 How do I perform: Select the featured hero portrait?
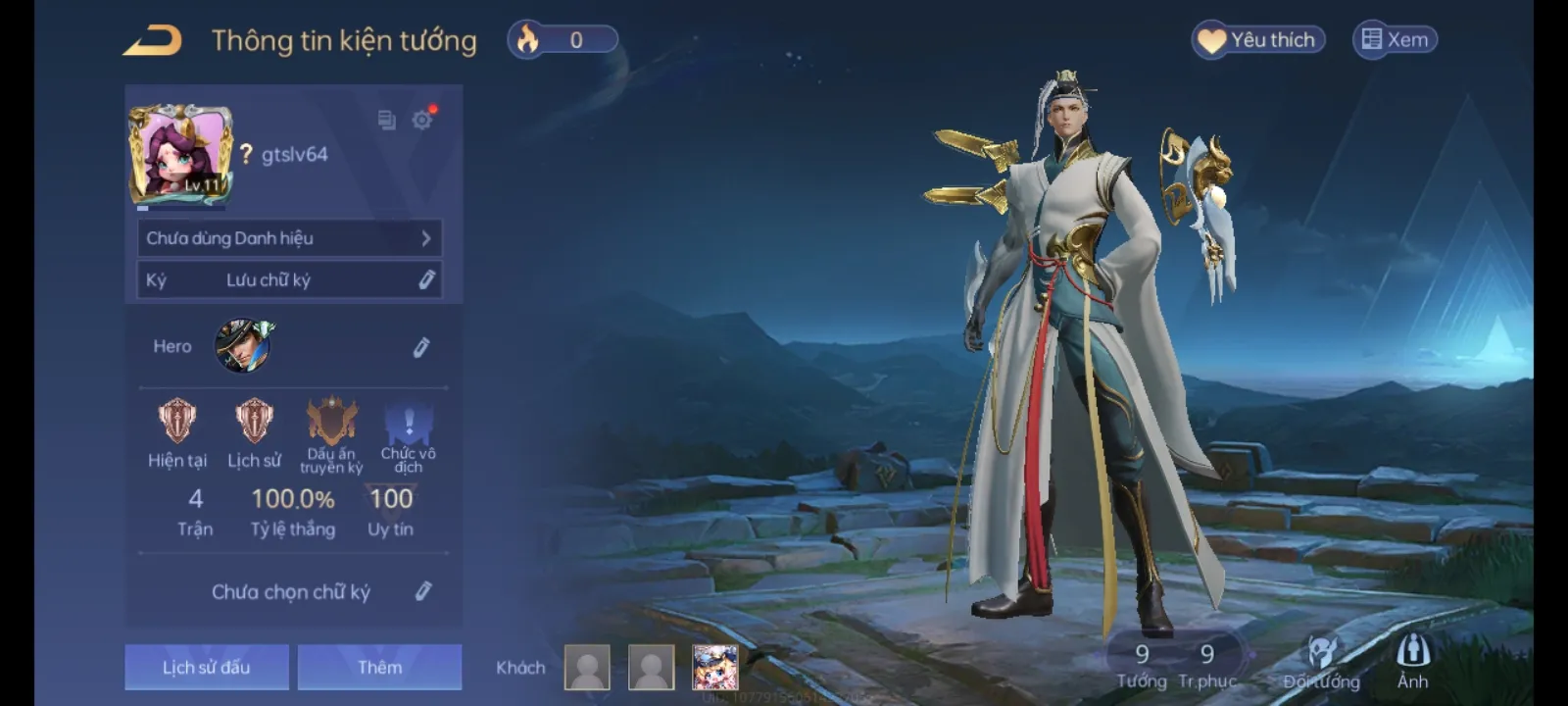(243, 345)
